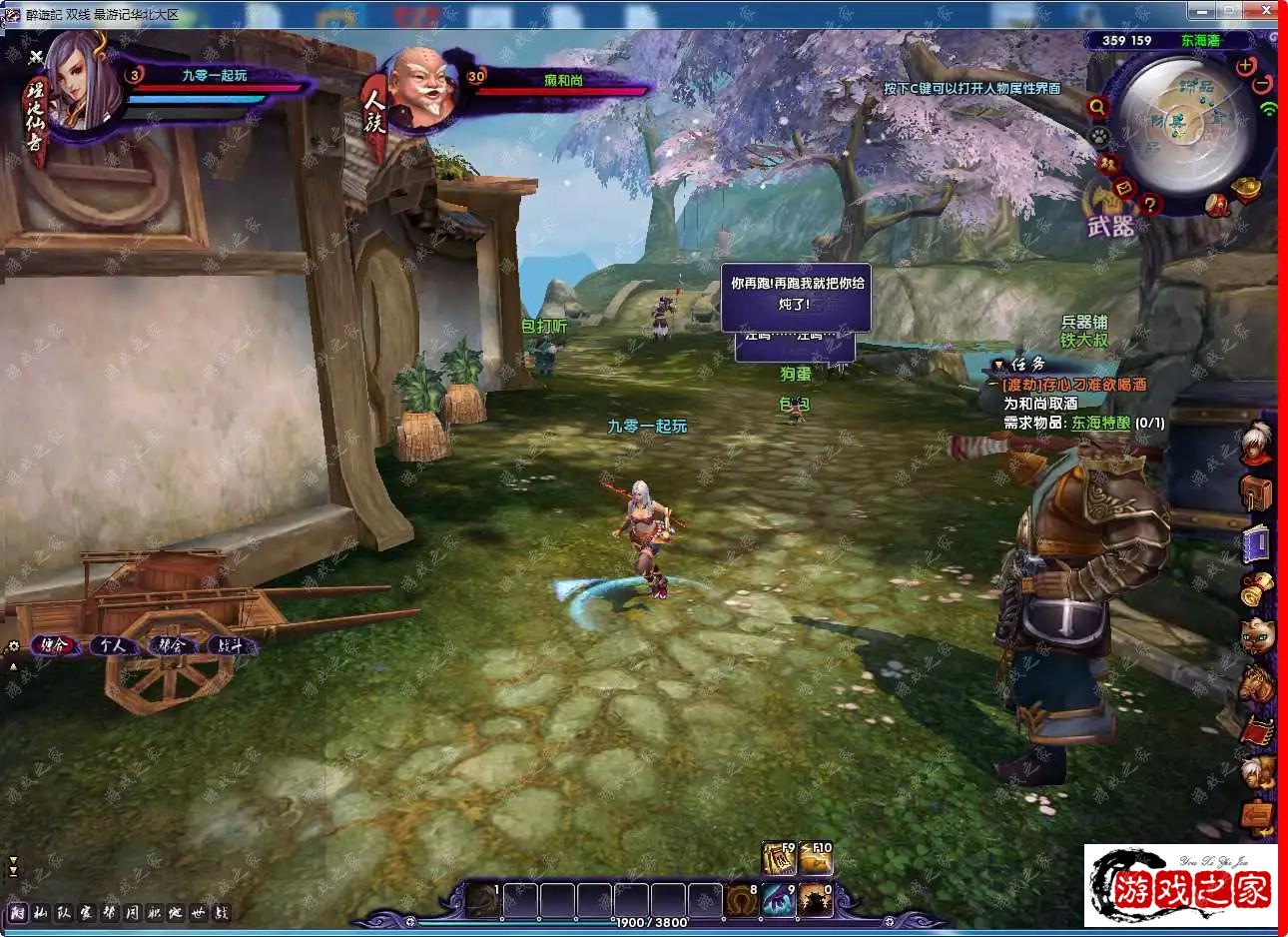
Task: Click the magnifying glass search icon
Action: click(1097, 107)
